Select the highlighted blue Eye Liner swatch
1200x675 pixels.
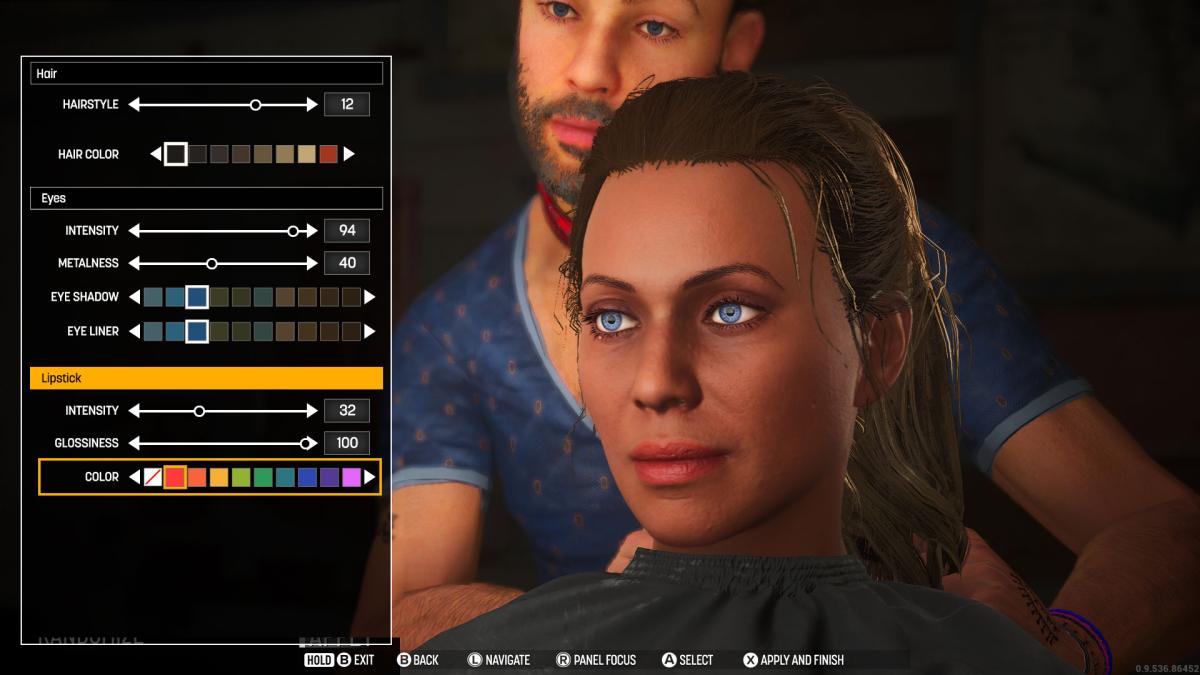pos(197,331)
